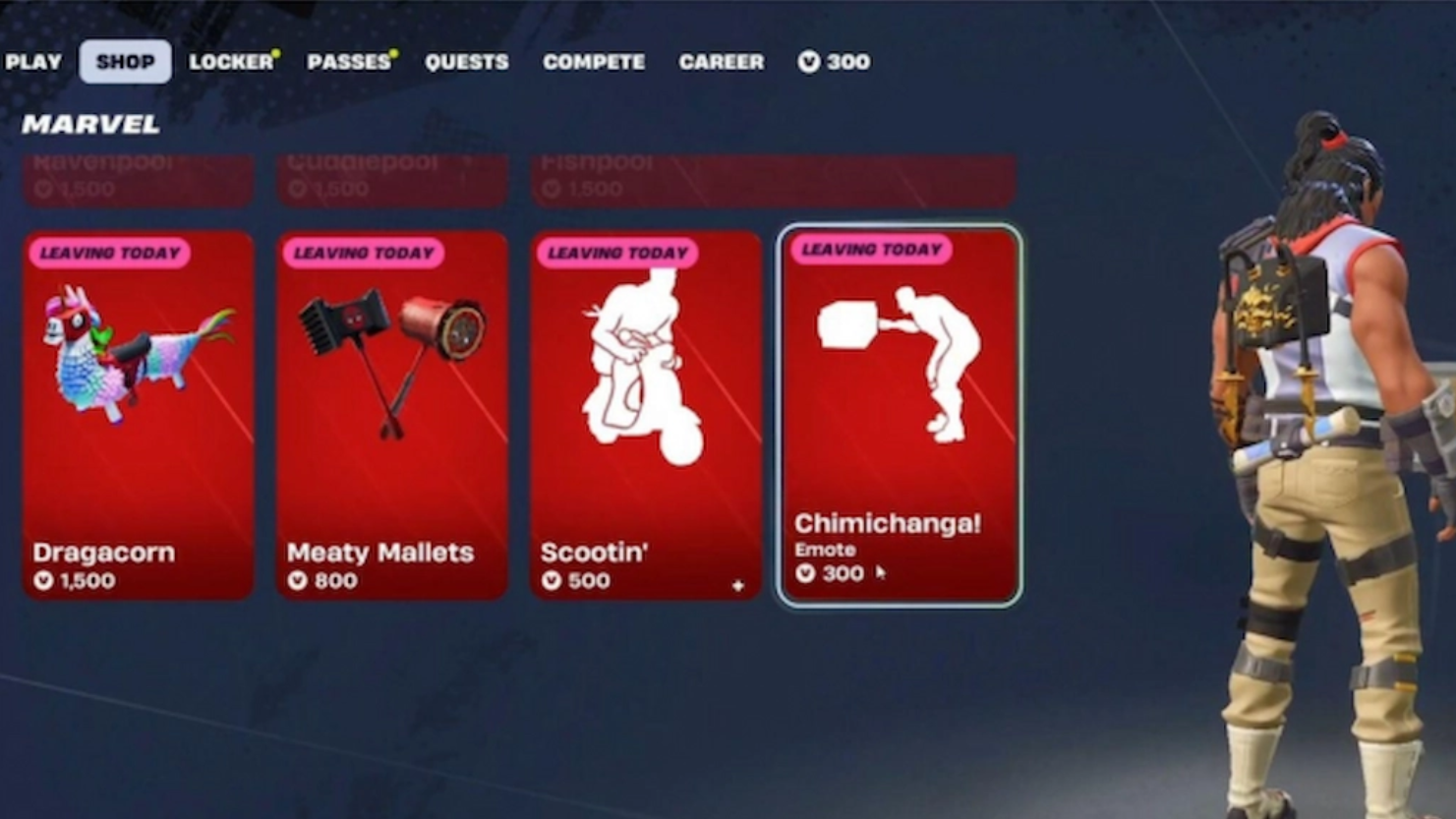Image resolution: width=1456 pixels, height=819 pixels.
Task: Open the COMPETE tab
Action: pos(594,62)
